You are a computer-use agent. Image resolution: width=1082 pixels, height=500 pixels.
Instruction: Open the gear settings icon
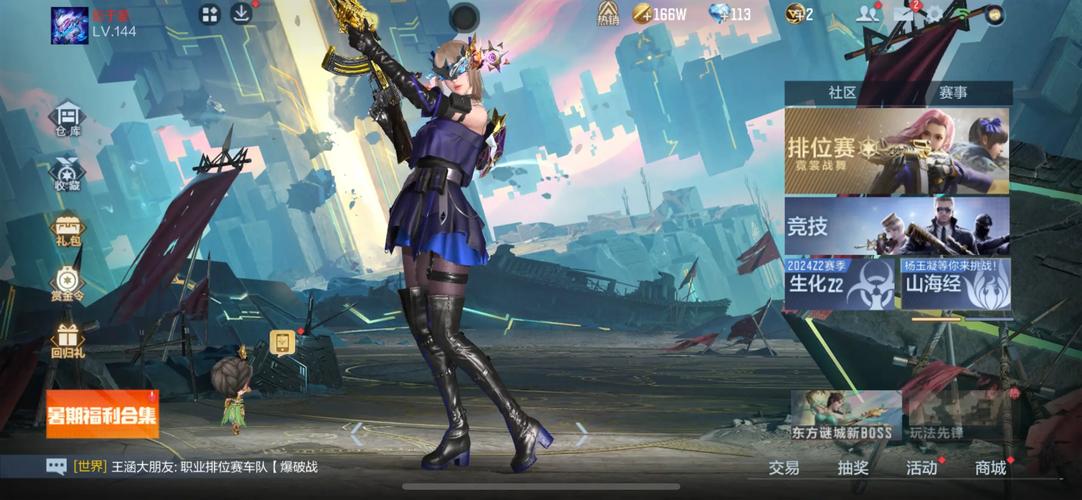coord(935,14)
